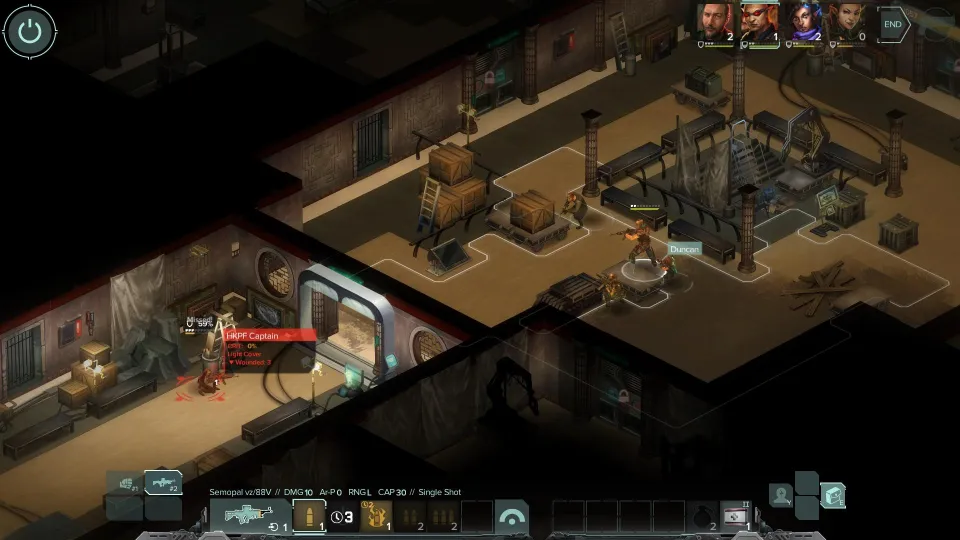Viewport: 960px width, 540px height.
Task: Select the bearded man's portrait
Action: 716,21
